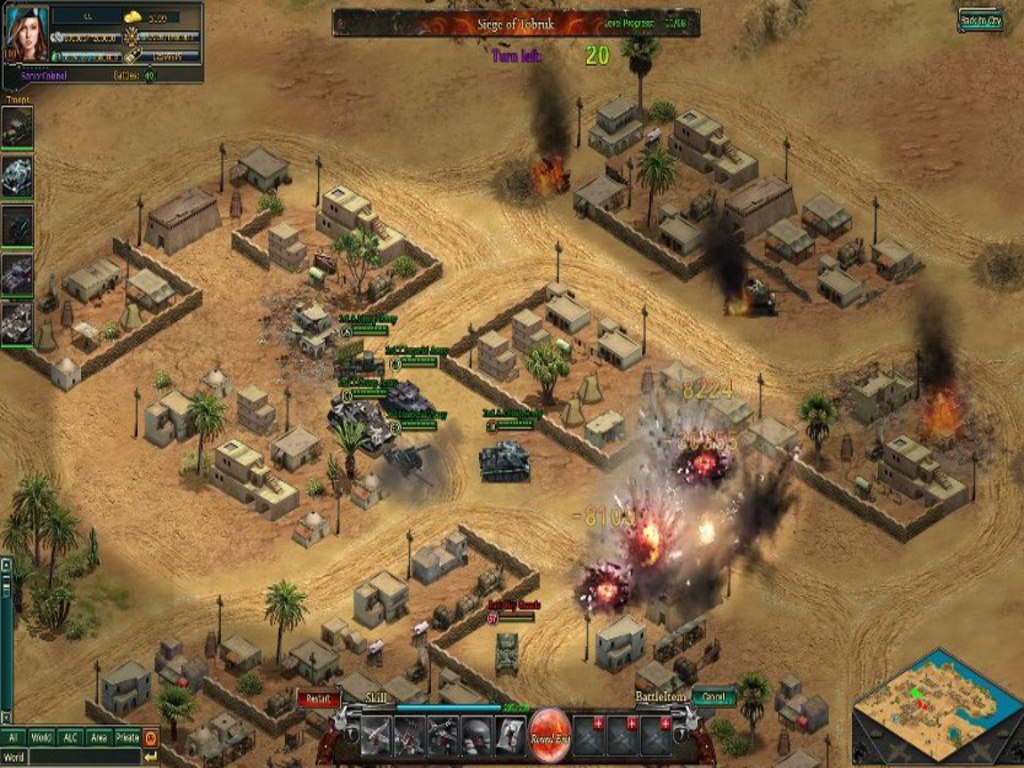
Task: Switch chat to the Area tab
Action: 98,738
